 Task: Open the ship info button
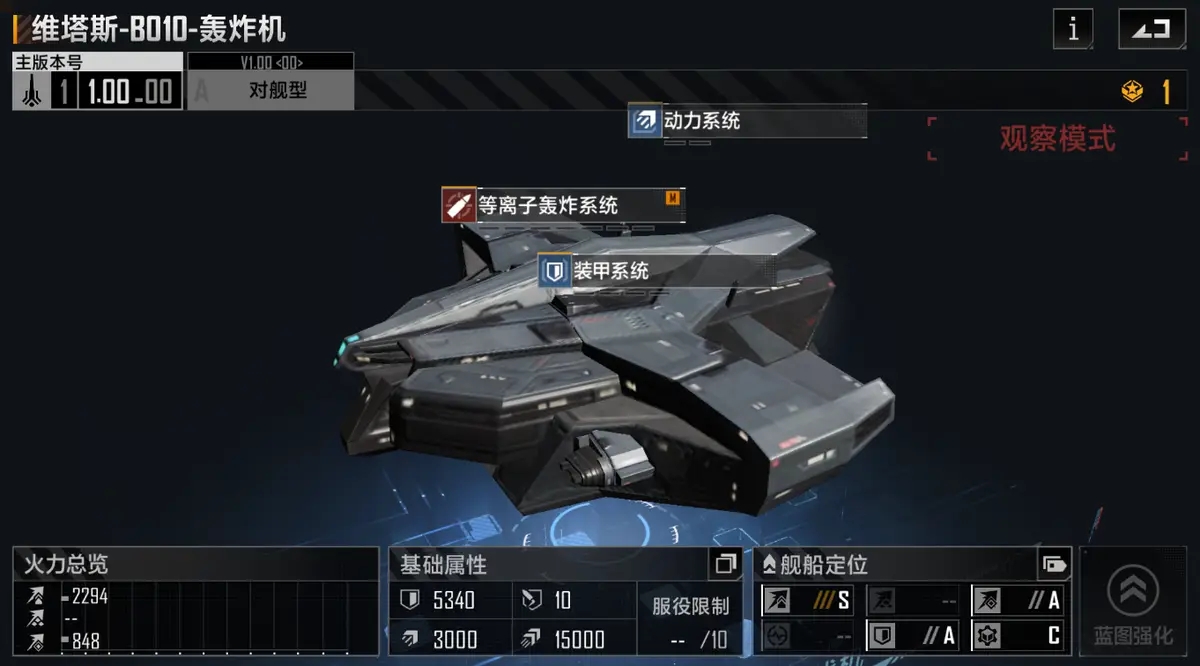pos(1073,29)
